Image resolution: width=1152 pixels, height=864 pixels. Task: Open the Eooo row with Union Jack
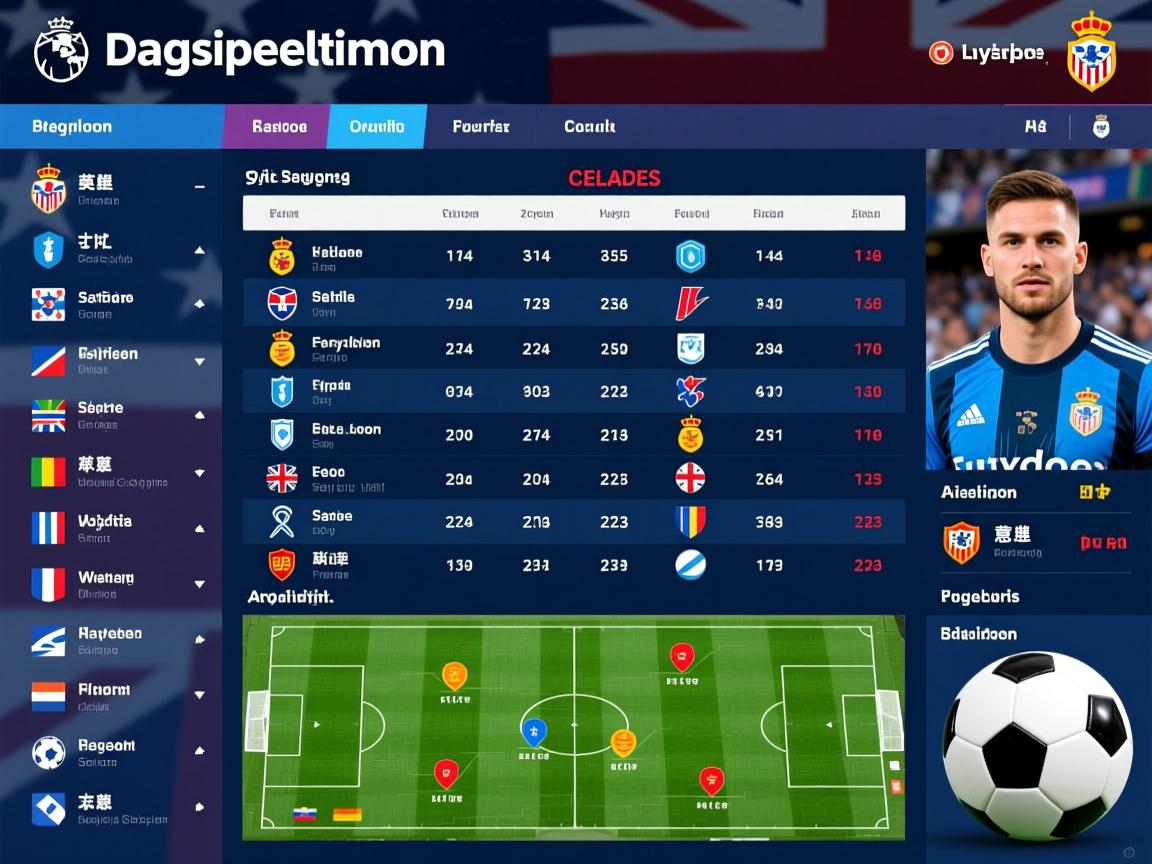click(573, 478)
